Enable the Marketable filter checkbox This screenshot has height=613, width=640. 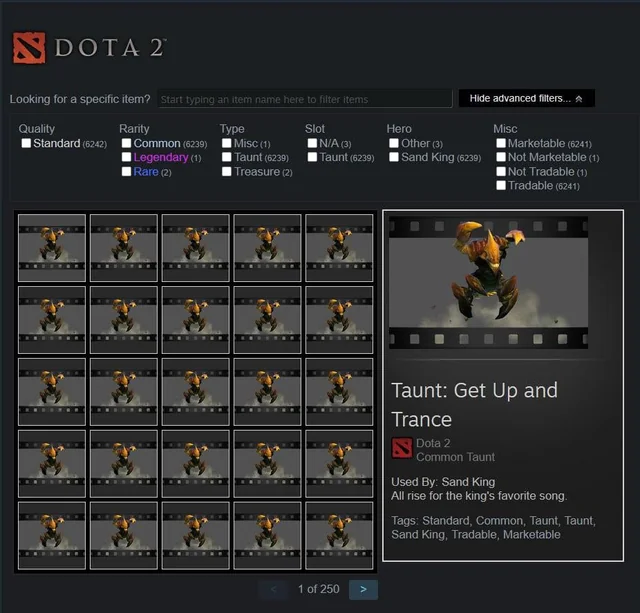click(500, 144)
